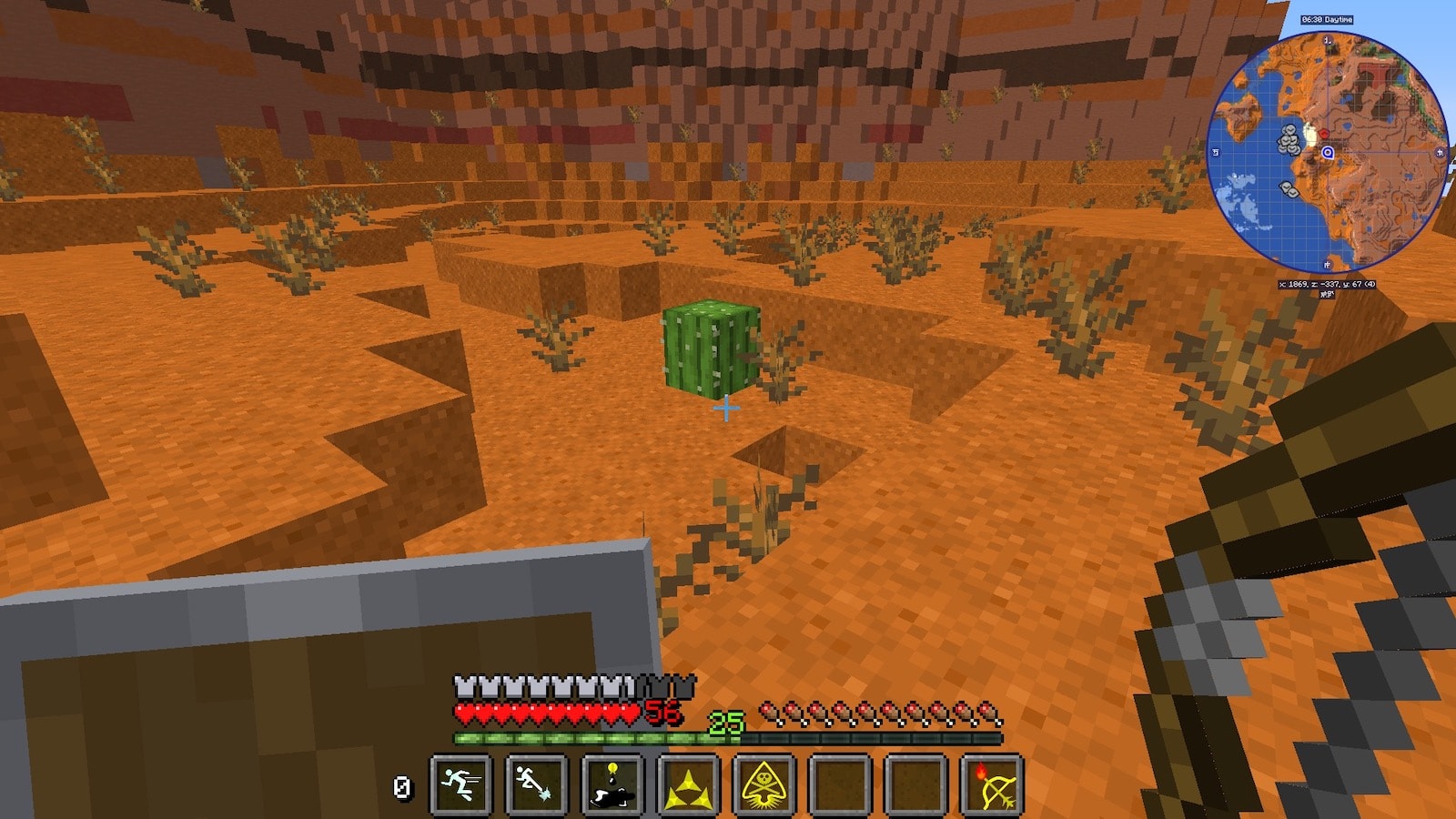The image size is (1456, 819).
Task: Select the yellow triple-triangle ability slot
Action: (688, 784)
